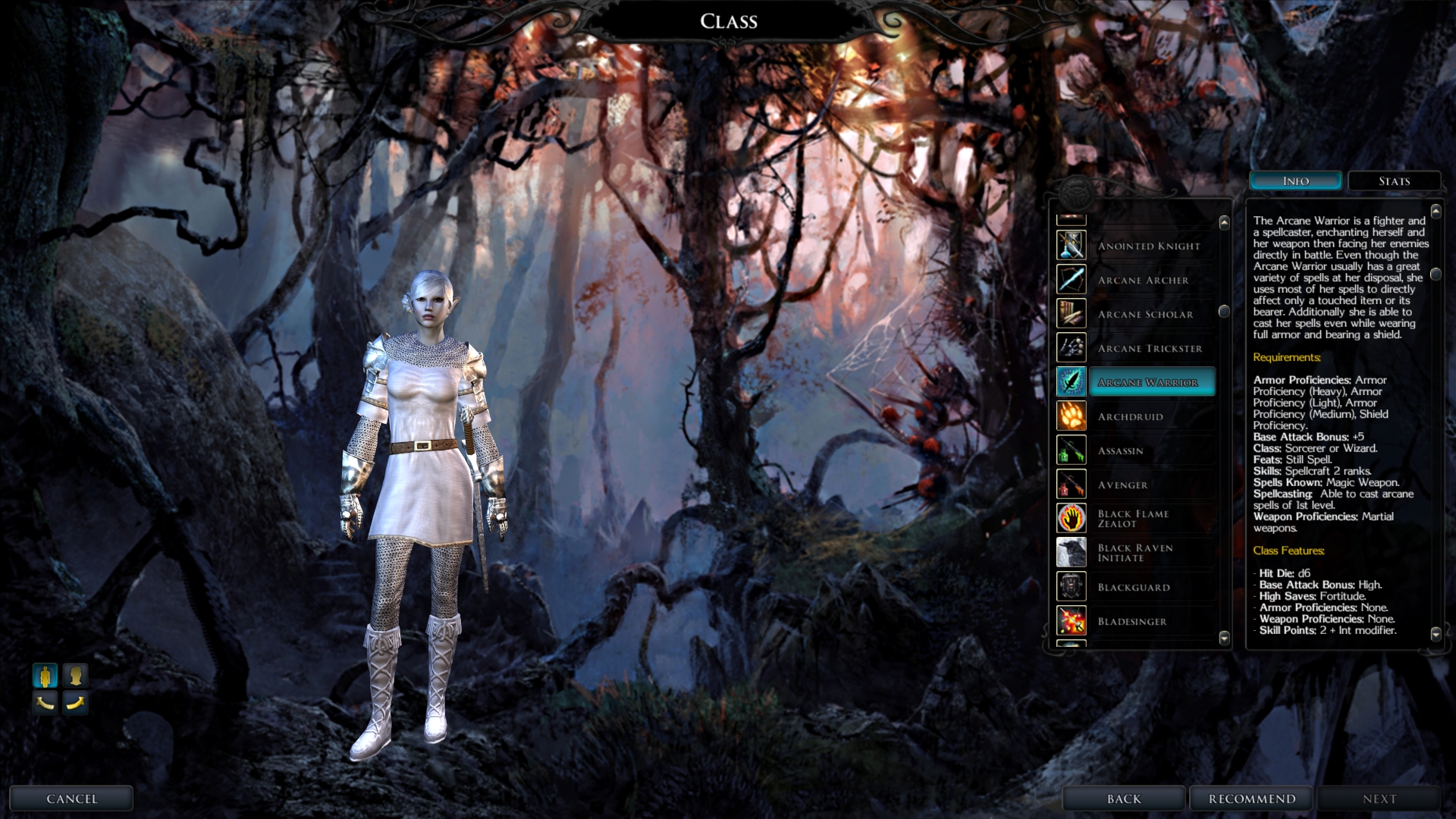The width and height of the screenshot is (1456, 819).
Task: Go Back to the previous step
Action: [1123, 799]
